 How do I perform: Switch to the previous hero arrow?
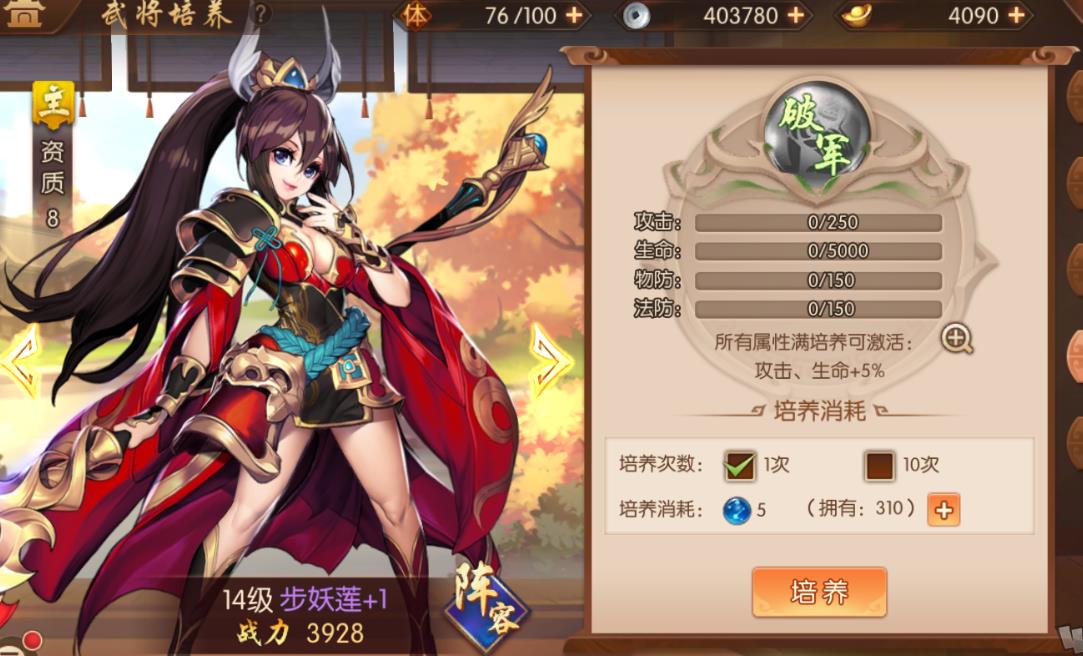(20, 360)
